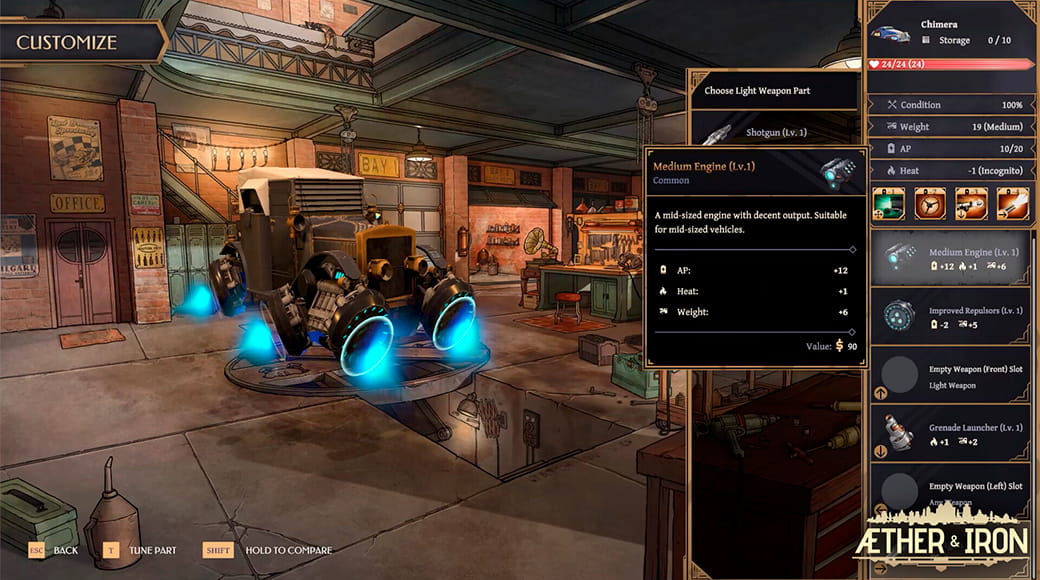Pick the Shotgun (Lv. 1) light weapon
1040x580 pixels.
tap(774, 132)
